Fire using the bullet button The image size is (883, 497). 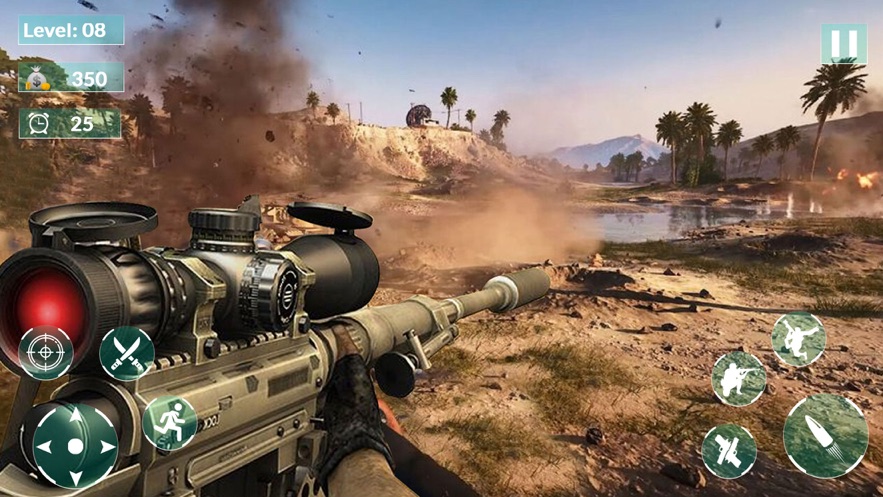pyautogui.click(x=825, y=435)
